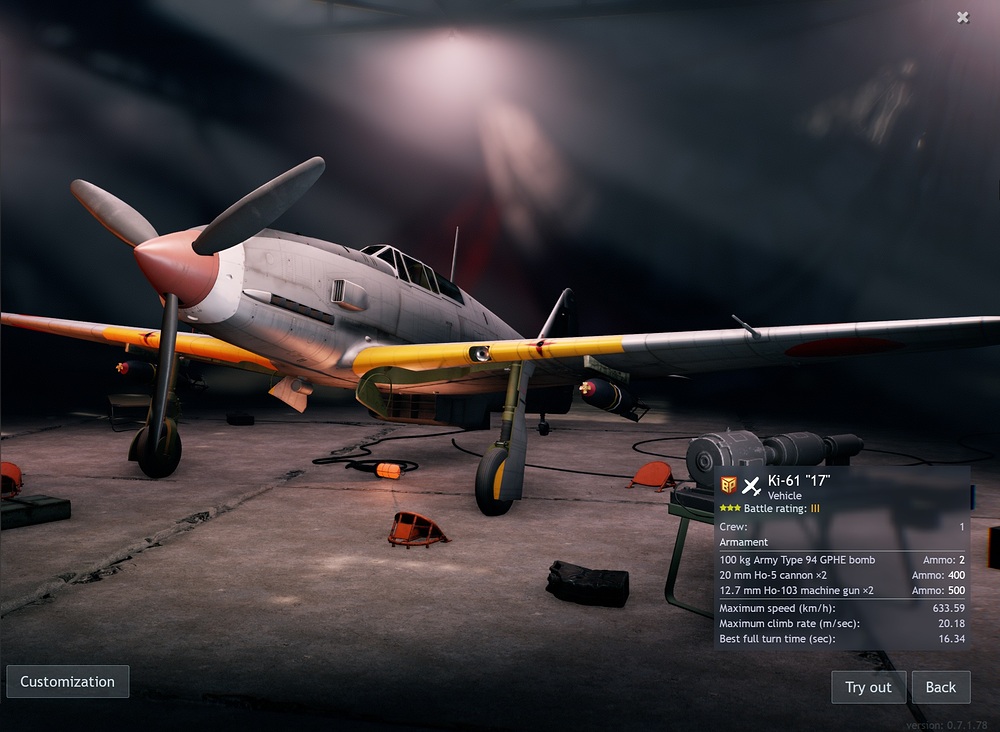Go Back to the previous screen

(x=941, y=687)
